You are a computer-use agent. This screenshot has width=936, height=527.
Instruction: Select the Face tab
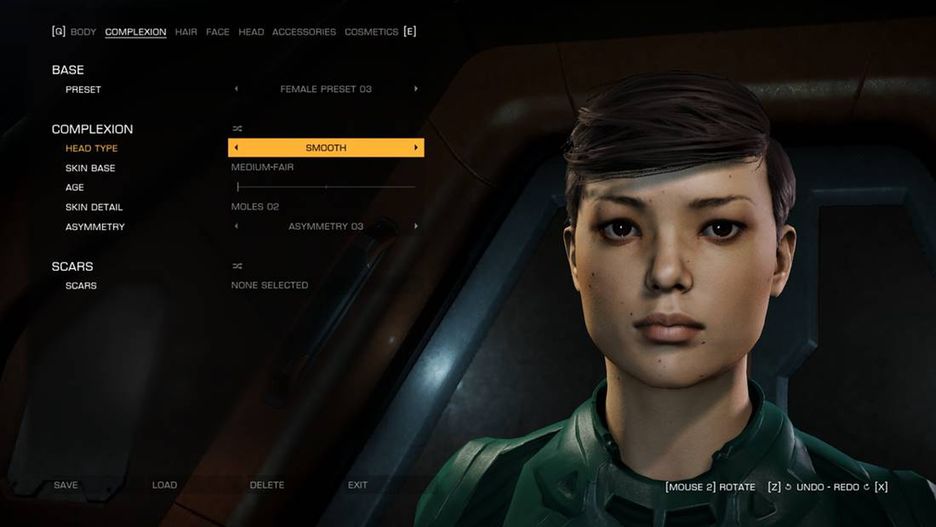pos(217,32)
